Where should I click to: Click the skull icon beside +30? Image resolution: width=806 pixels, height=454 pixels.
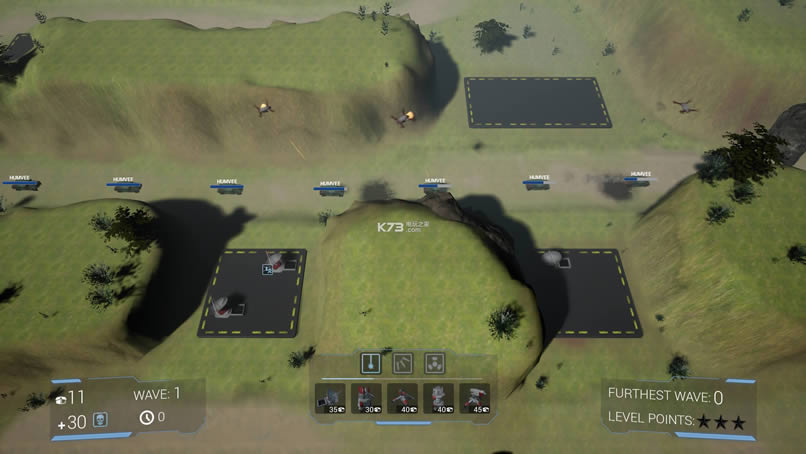click(100, 419)
